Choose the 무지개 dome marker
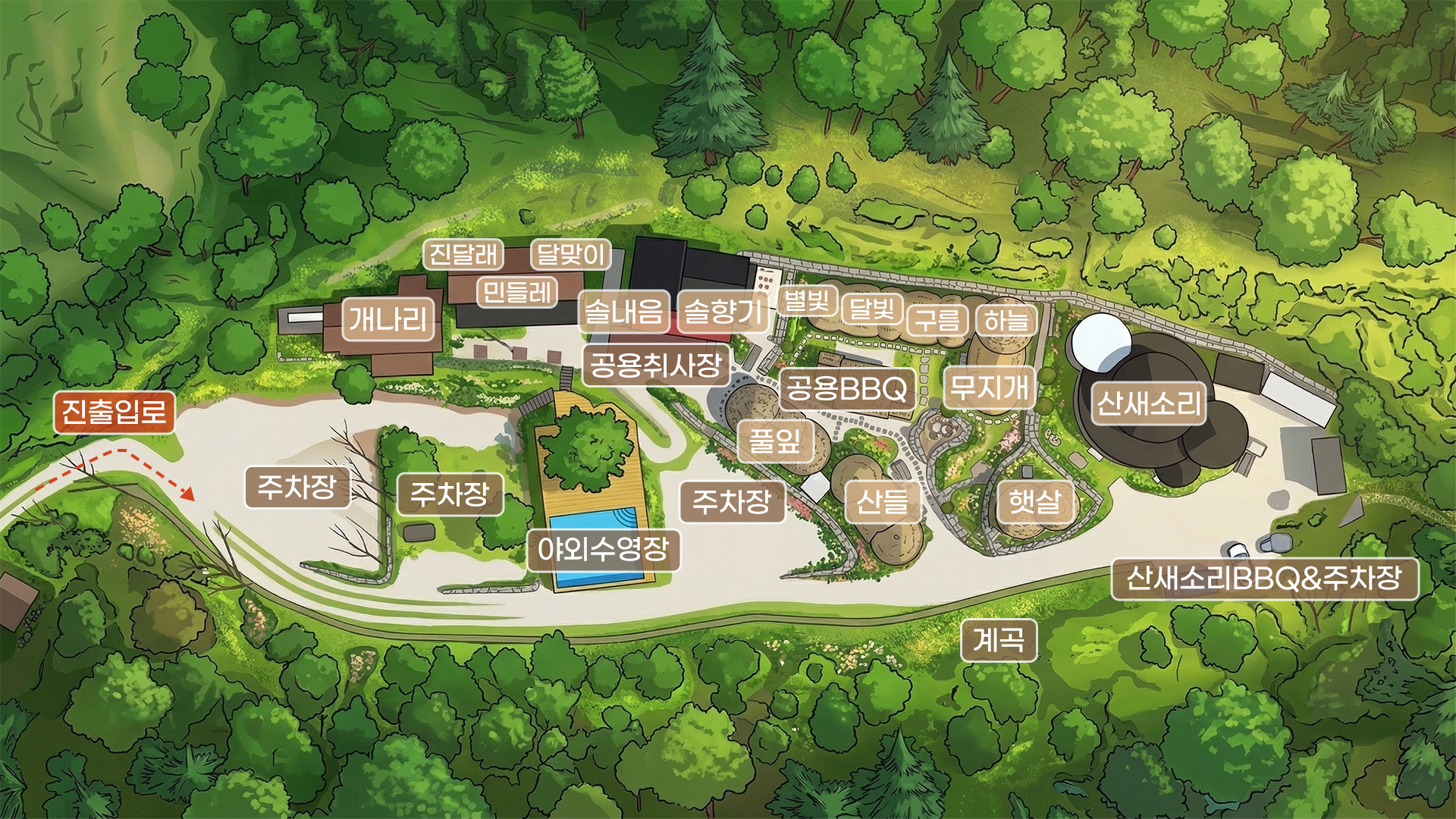The width and height of the screenshot is (1456, 819). [x=990, y=388]
